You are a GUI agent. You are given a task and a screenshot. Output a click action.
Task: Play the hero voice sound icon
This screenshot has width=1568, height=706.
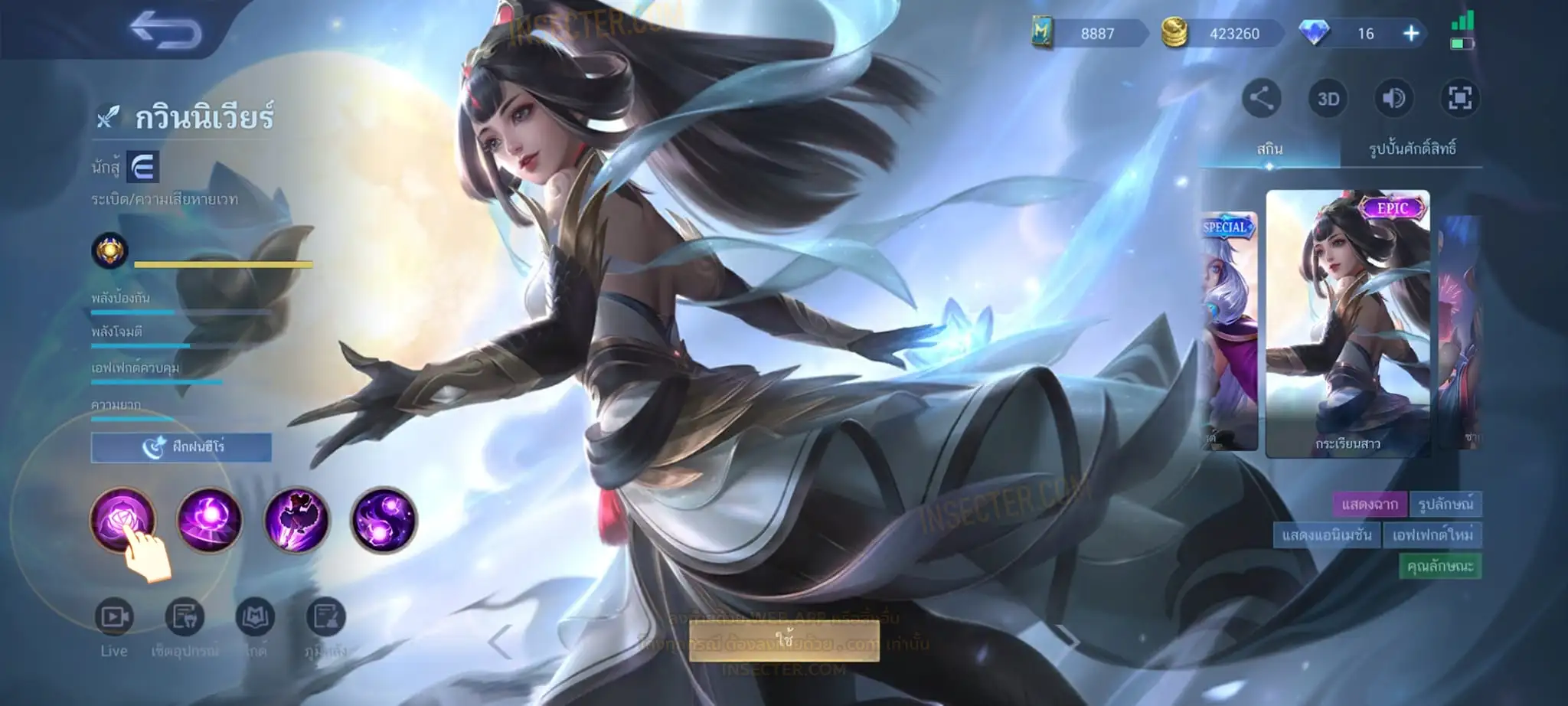coord(1393,98)
